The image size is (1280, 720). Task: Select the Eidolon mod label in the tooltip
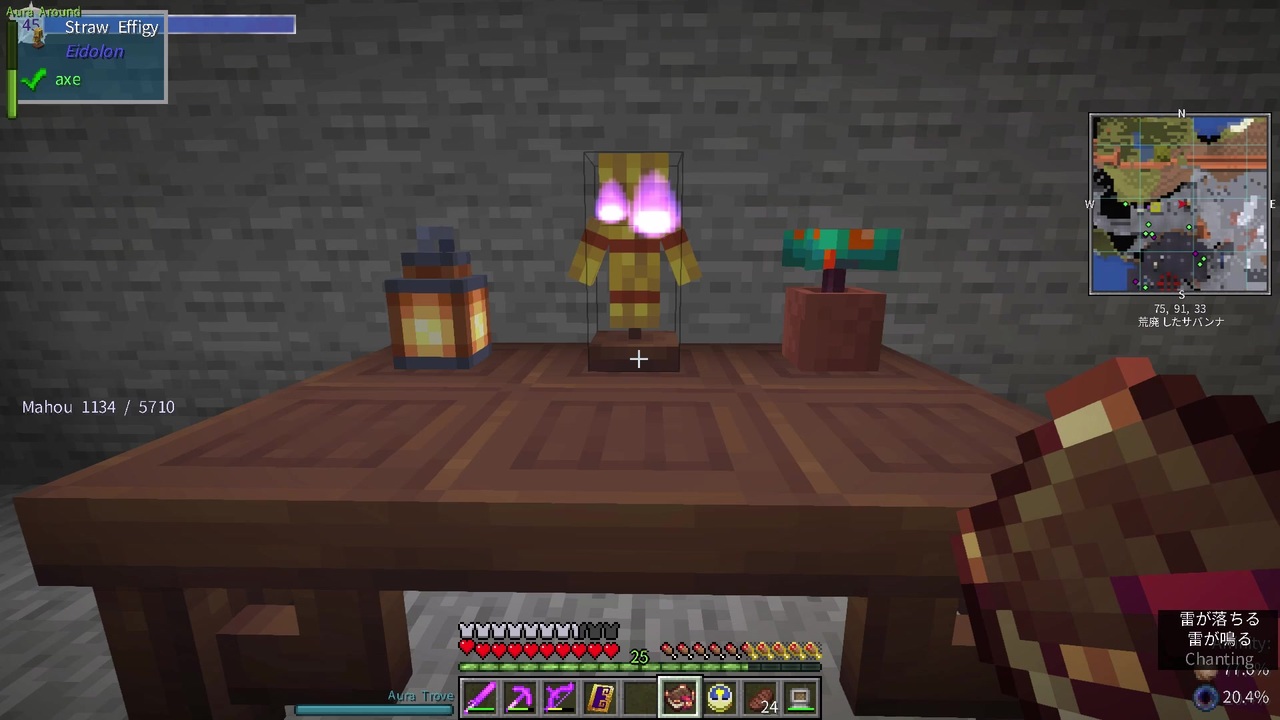pyautogui.click(x=95, y=51)
